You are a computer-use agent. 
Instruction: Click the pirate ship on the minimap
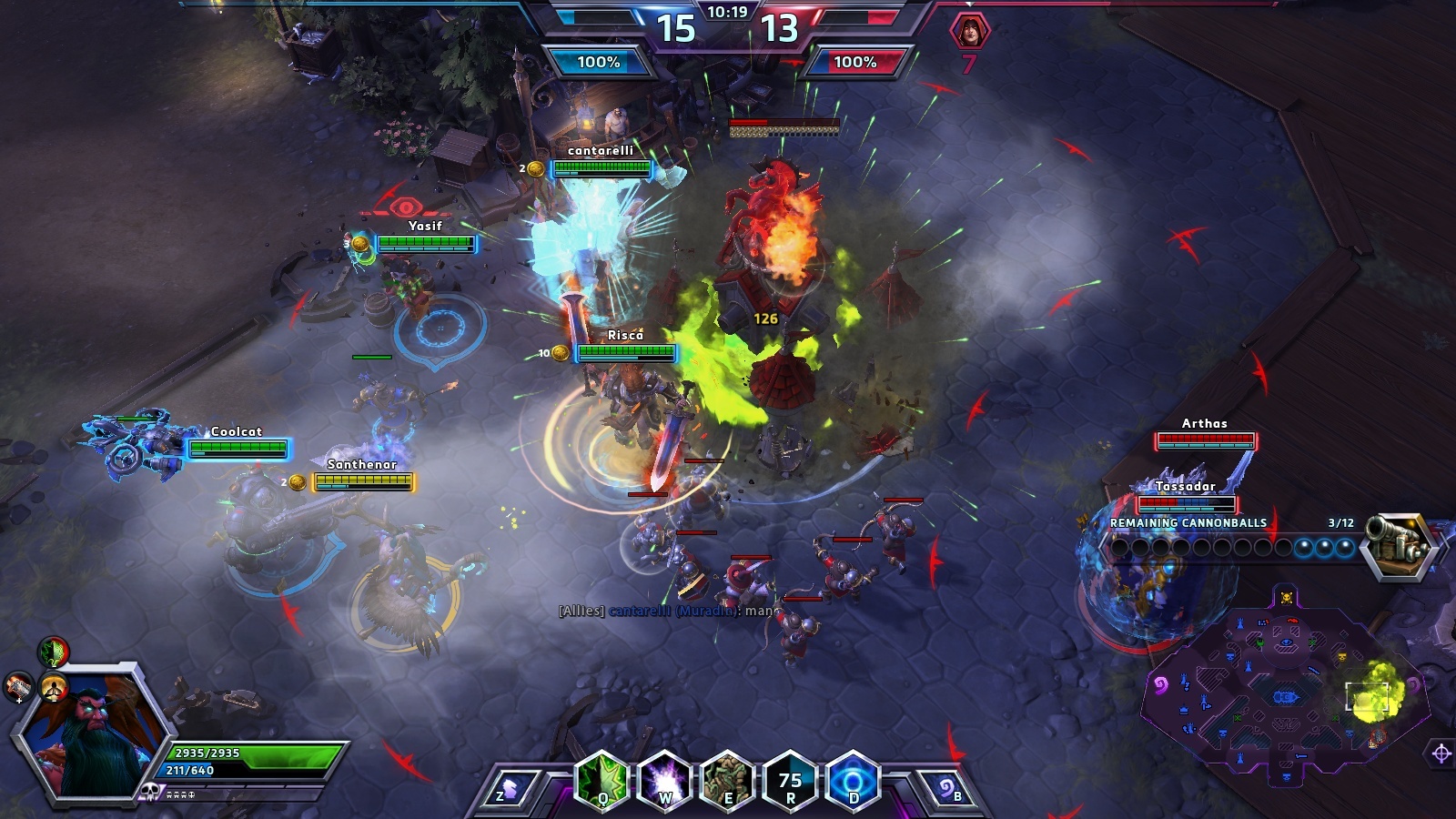1285,697
